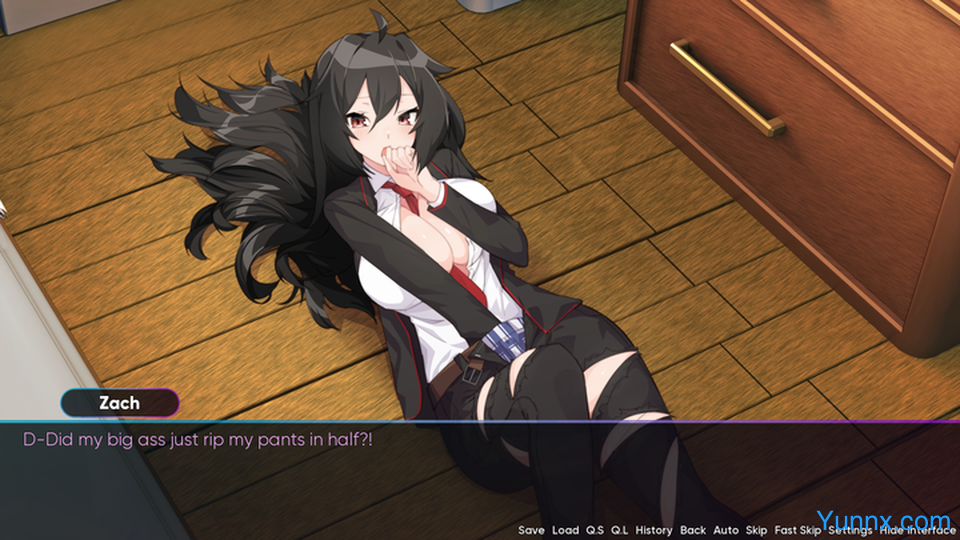Toggle Auto dialogue advance
The image size is (960, 540).
[726, 530]
